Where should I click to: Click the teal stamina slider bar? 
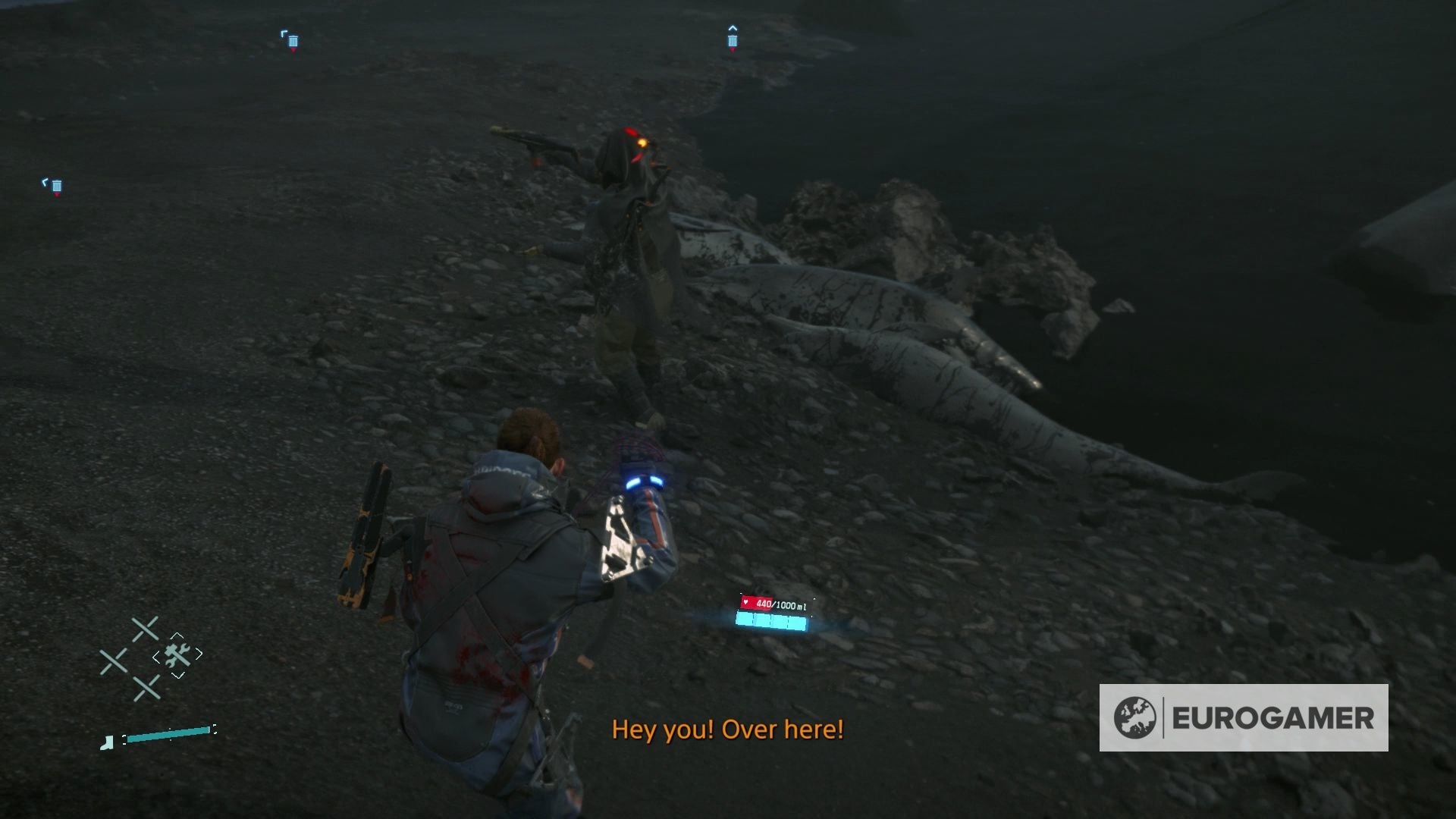(x=168, y=735)
